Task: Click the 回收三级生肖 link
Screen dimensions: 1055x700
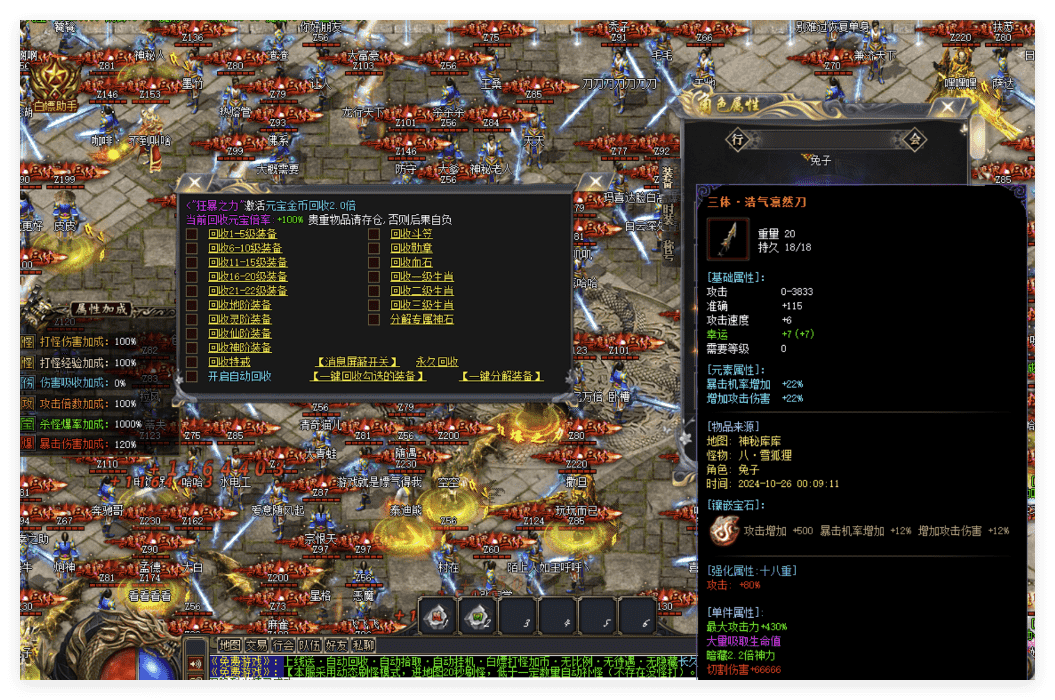Action: [421, 305]
